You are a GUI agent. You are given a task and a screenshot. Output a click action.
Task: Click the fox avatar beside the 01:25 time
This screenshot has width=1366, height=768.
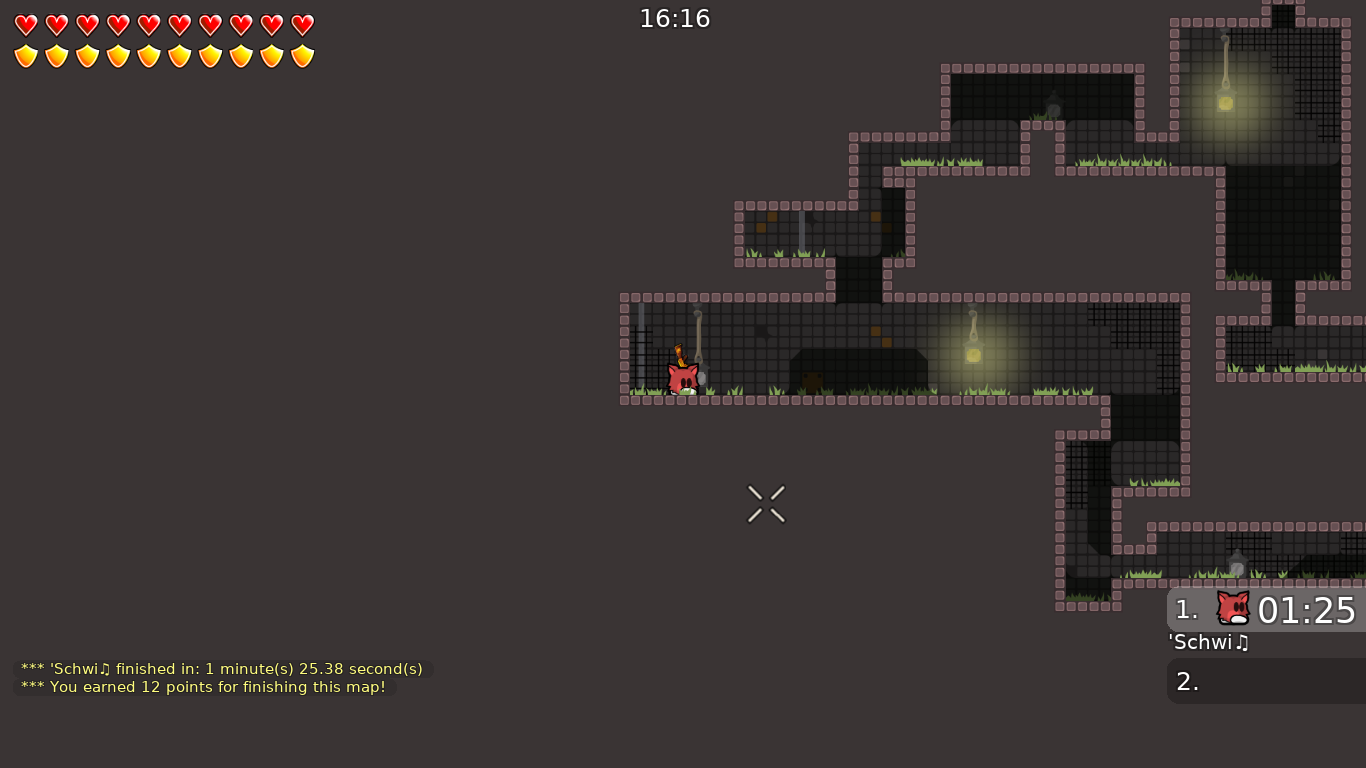click(1232, 609)
